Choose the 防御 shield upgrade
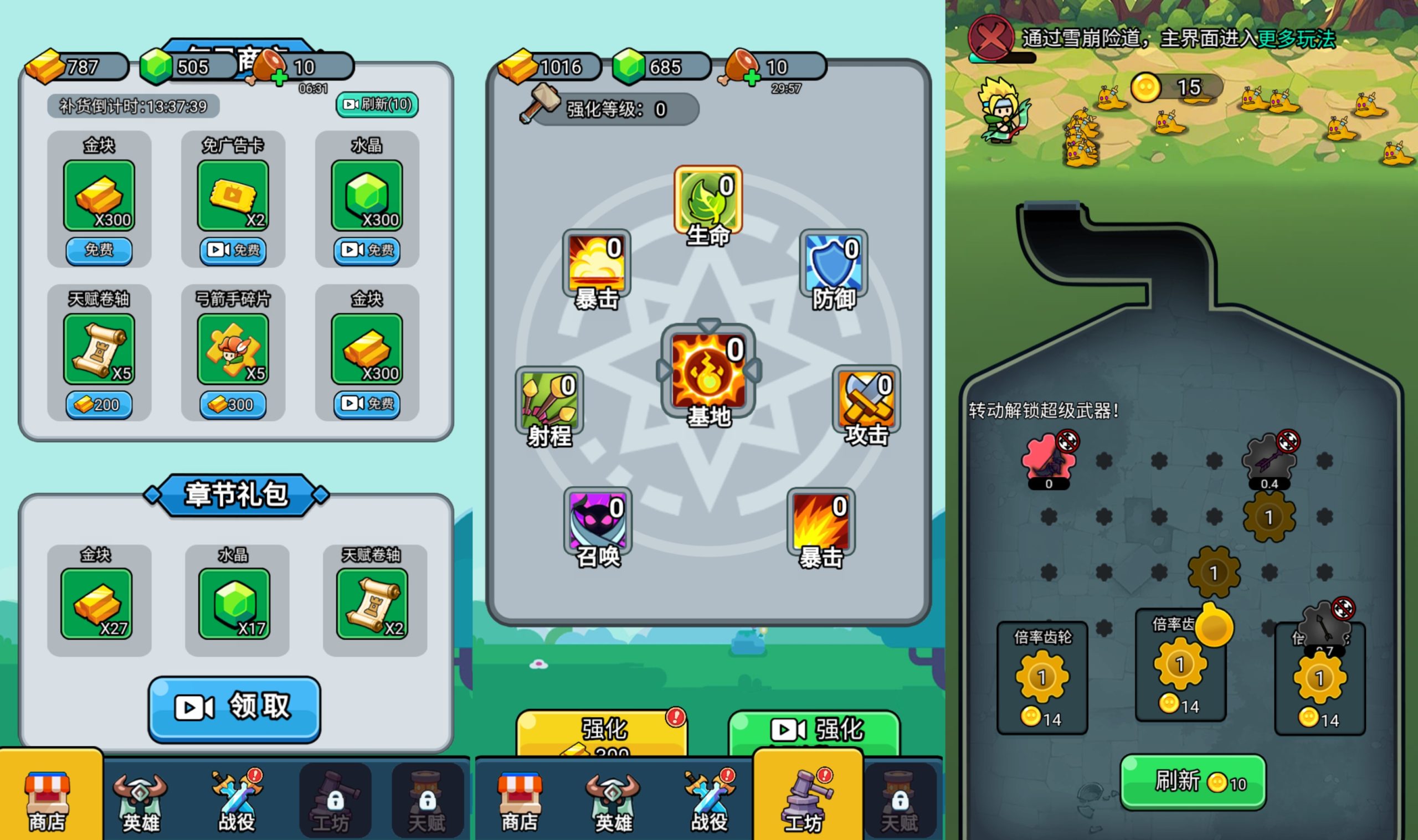1418x840 pixels. (833, 266)
